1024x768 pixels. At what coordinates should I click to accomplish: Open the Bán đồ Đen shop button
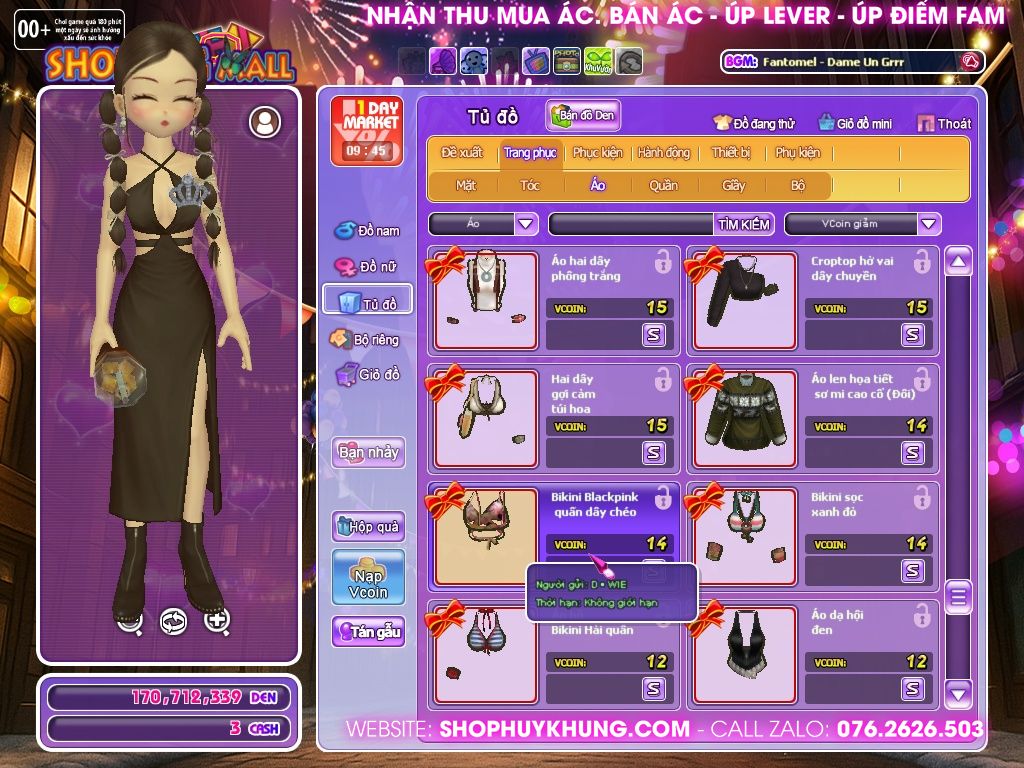(x=583, y=115)
